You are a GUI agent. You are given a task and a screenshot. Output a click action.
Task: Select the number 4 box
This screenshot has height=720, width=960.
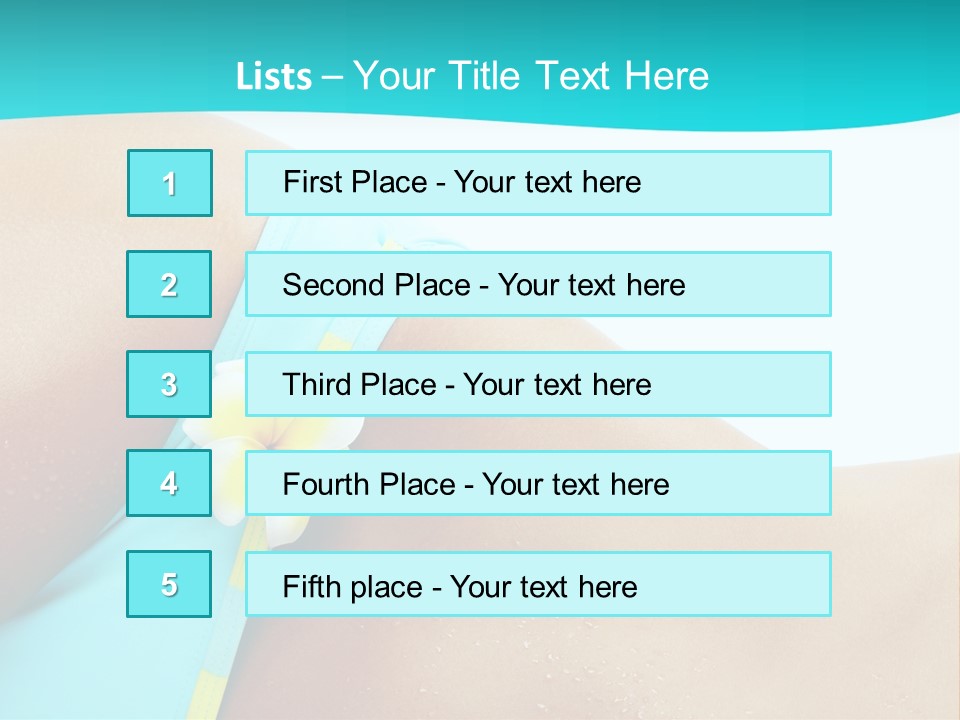(x=170, y=484)
